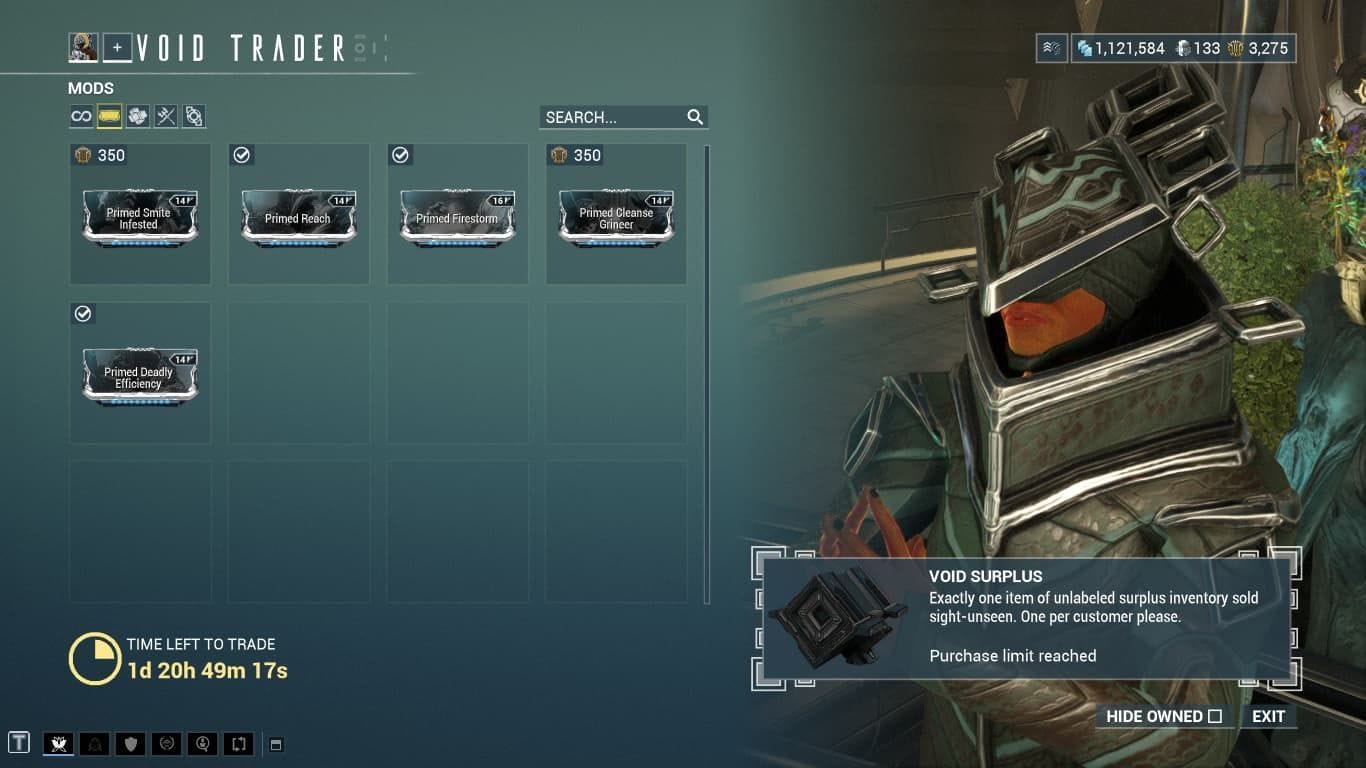Select the infinity filter icon above mods
The image size is (1366, 768).
pos(81,116)
